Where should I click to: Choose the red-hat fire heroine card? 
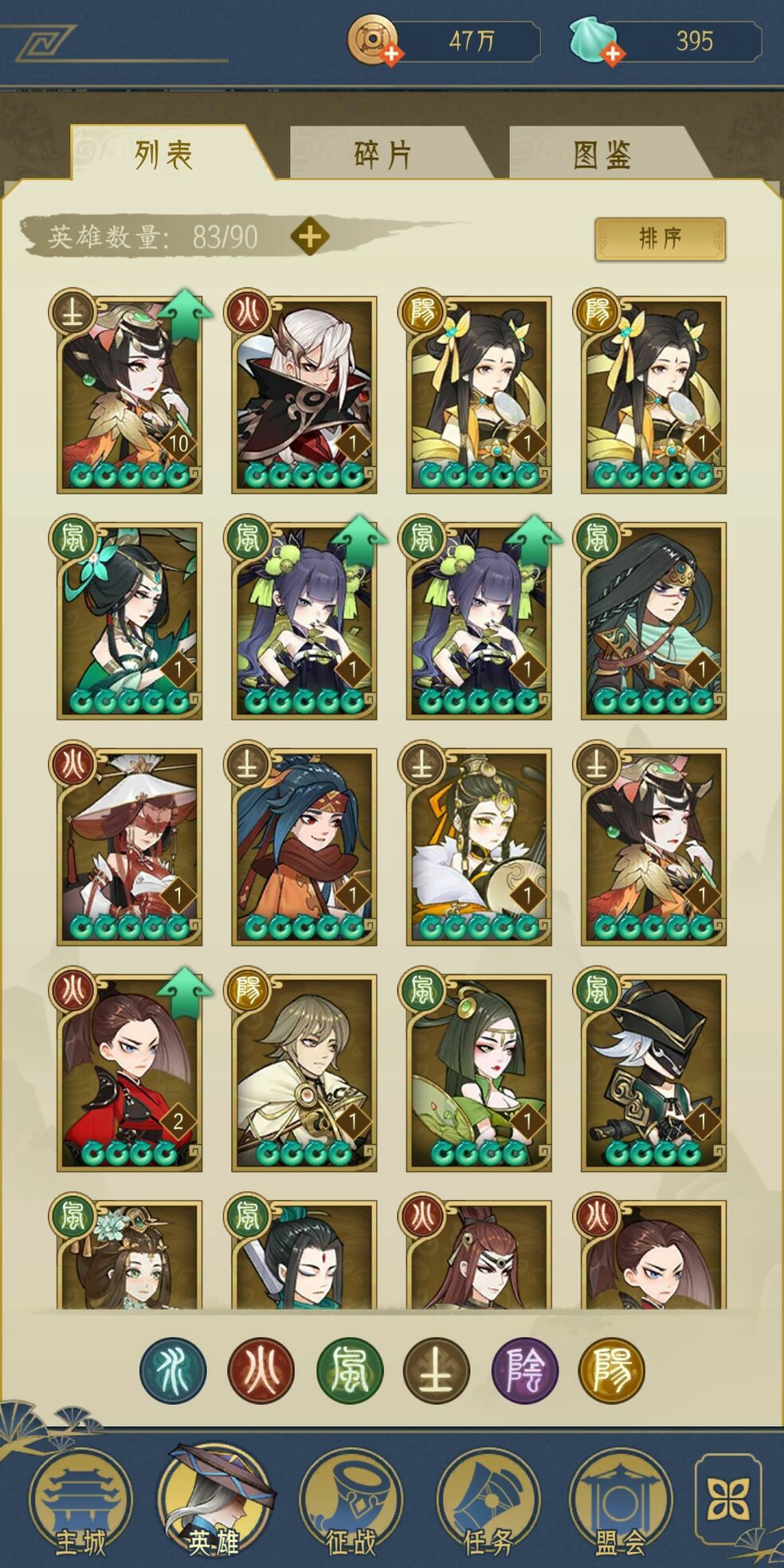pos(130,847)
